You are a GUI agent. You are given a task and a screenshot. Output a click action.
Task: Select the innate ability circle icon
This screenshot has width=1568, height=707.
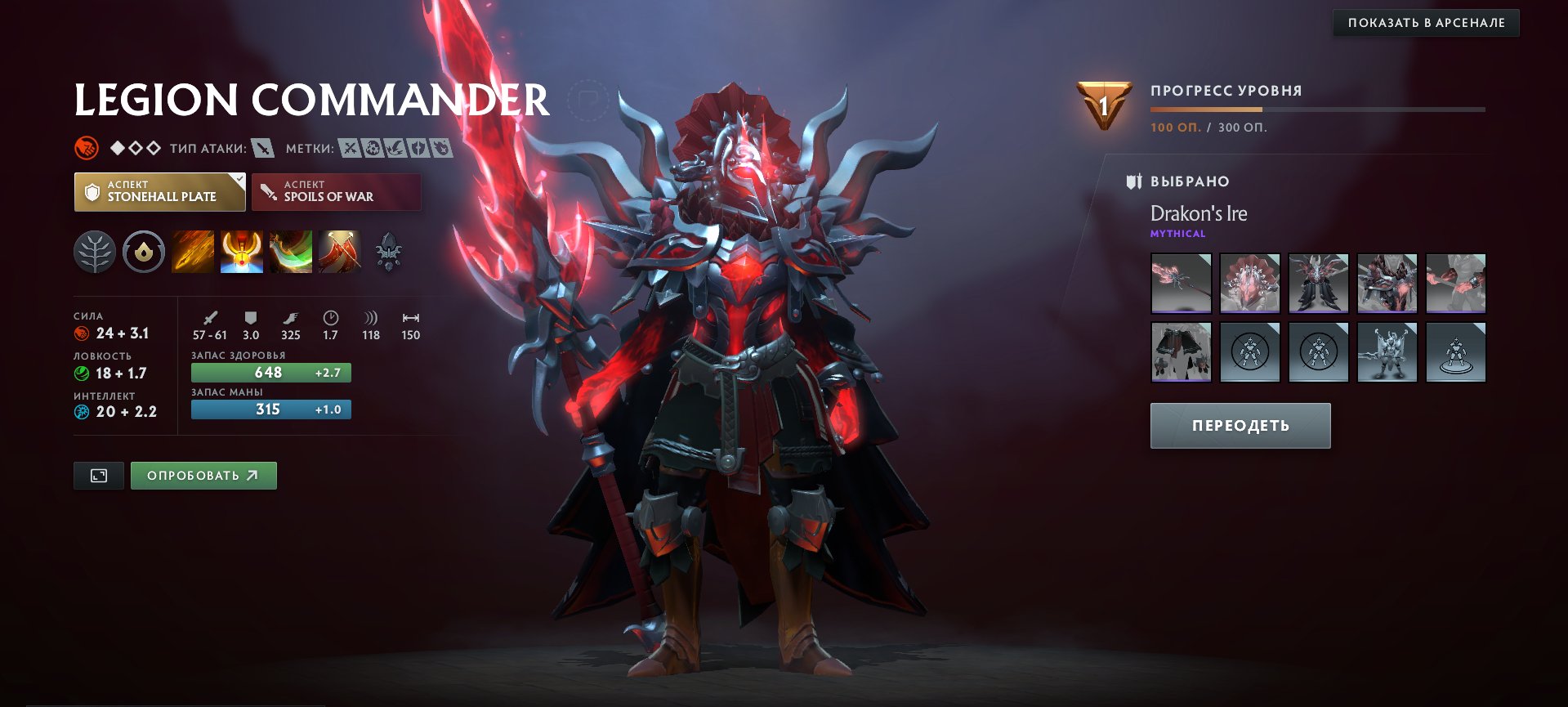click(x=143, y=251)
